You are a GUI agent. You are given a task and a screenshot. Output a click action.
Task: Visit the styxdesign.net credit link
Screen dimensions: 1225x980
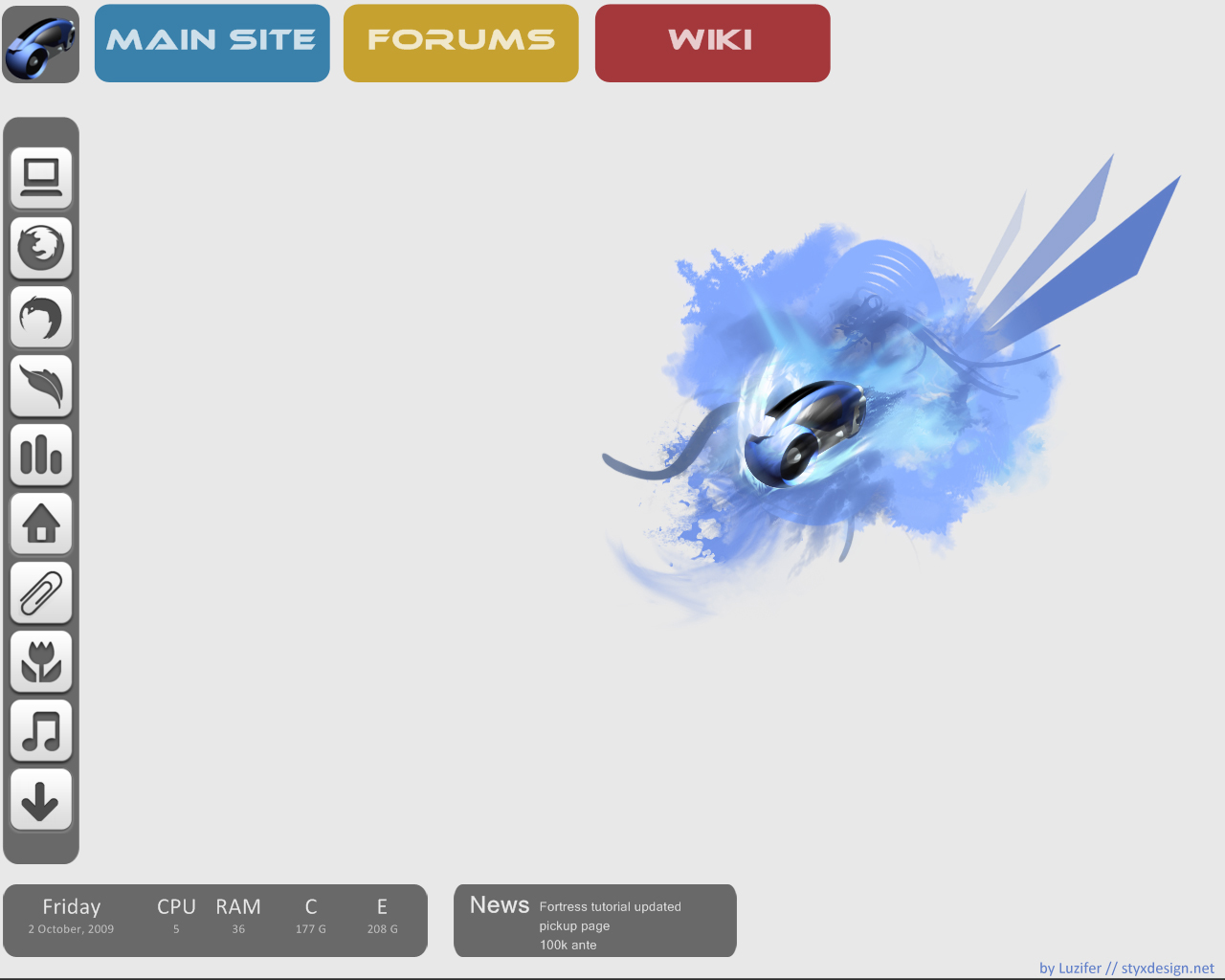(x=1167, y=968)
